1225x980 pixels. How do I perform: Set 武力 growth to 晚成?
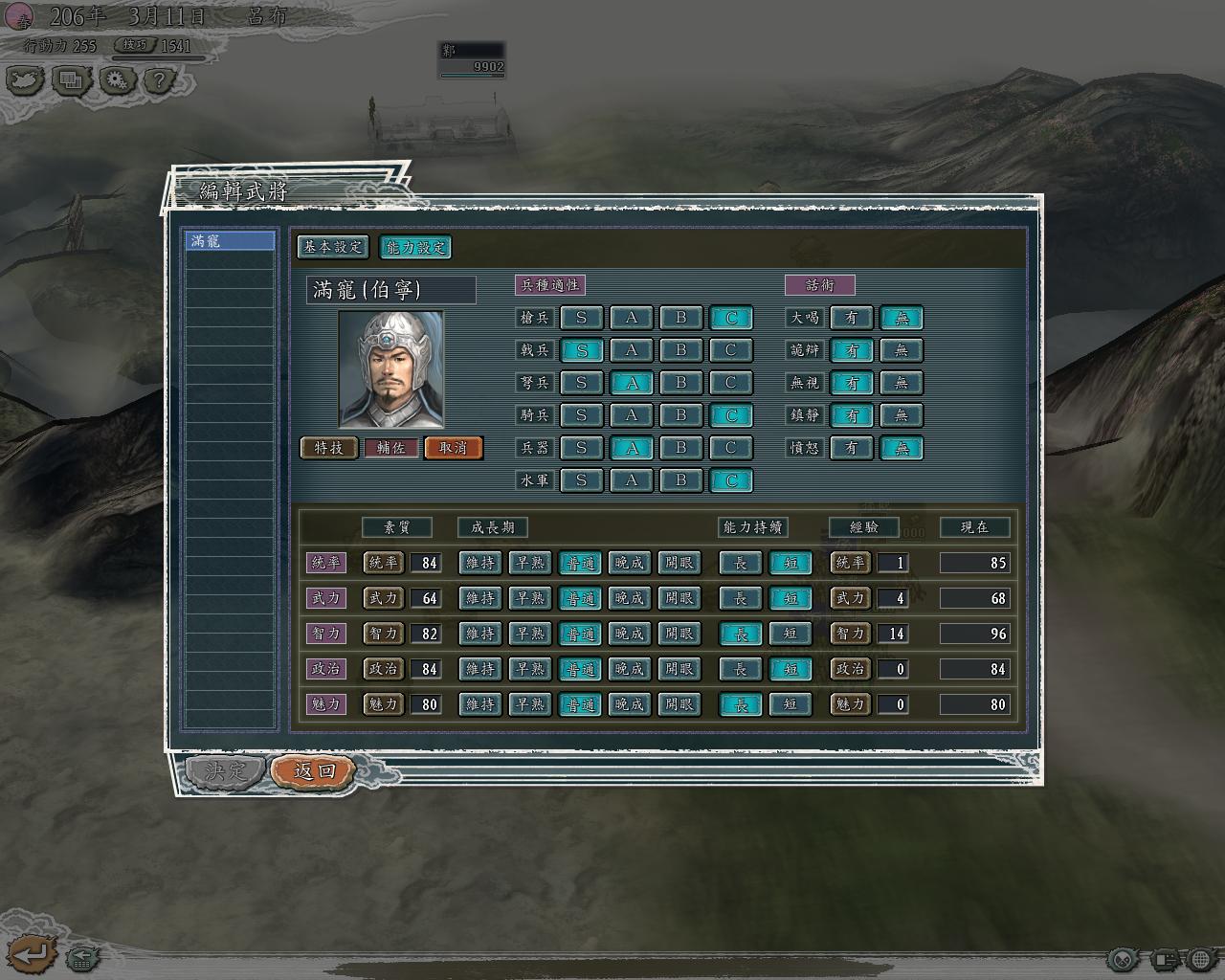tap(629, 598)
